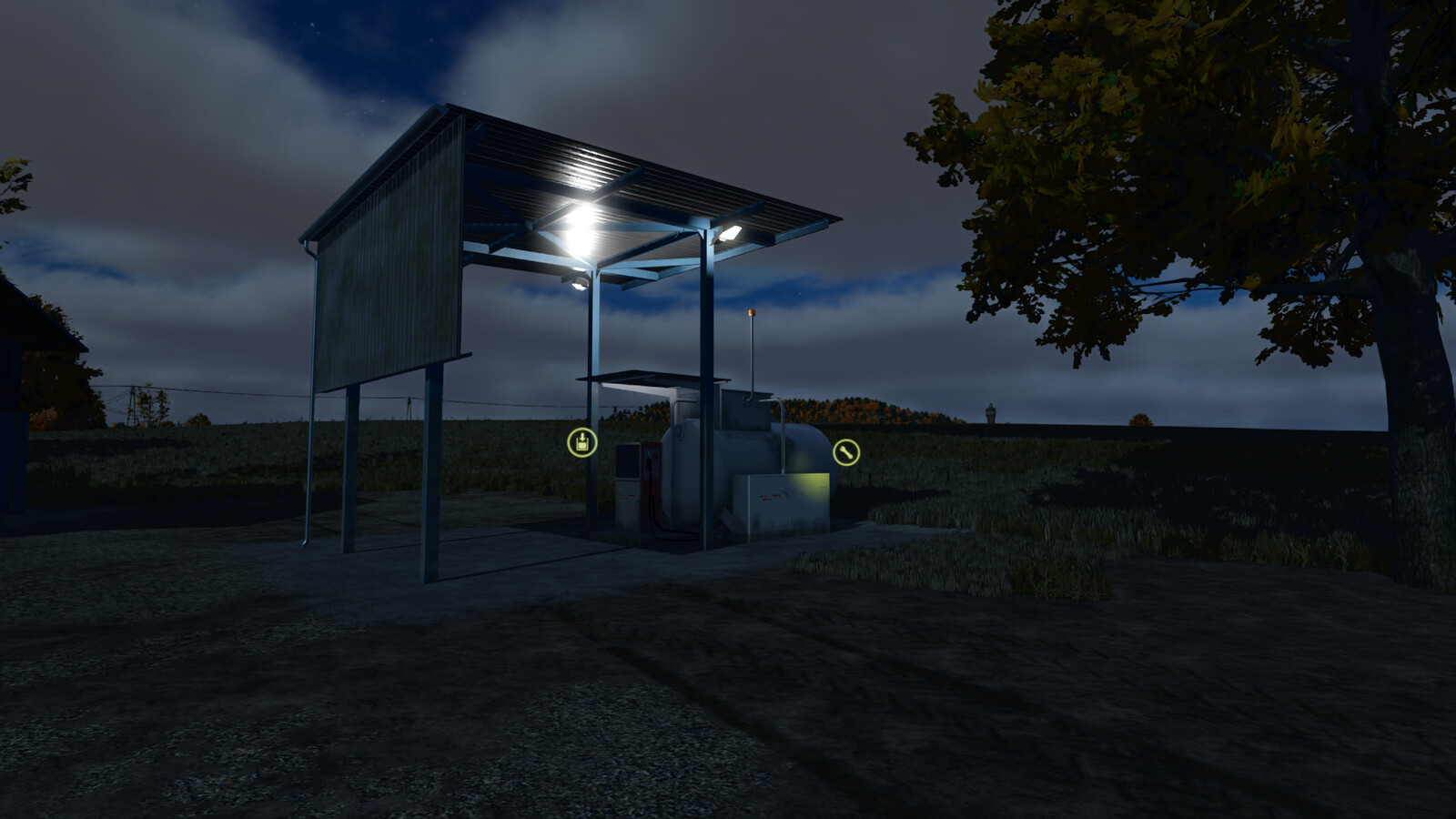Click the ceiling floodlight under the canopy
Image resolution: width=1456 pixels, height=819 pixels.
(583, 226)
